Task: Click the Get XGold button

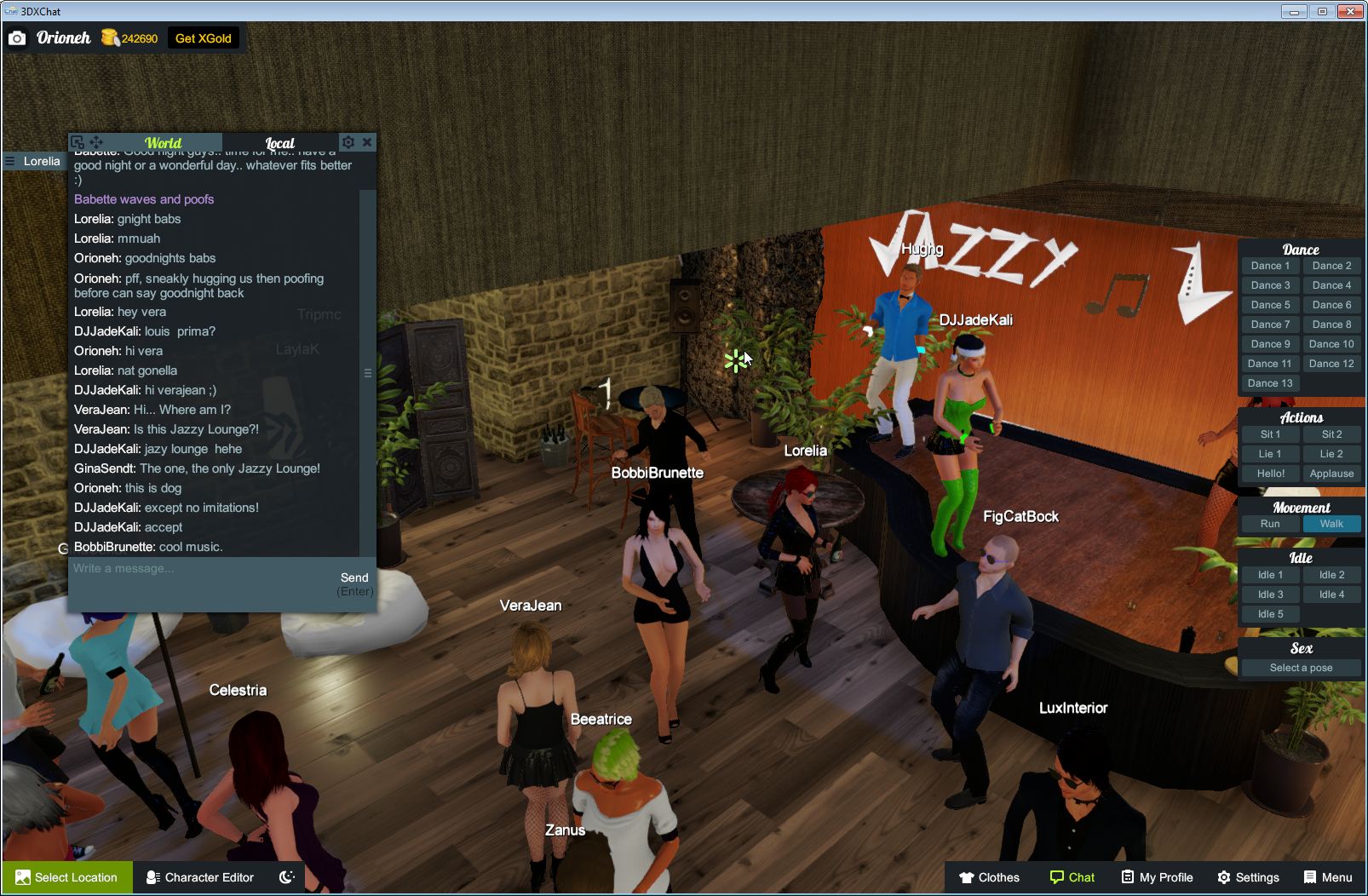Action: pyautogui.click(x=204, y=37)
